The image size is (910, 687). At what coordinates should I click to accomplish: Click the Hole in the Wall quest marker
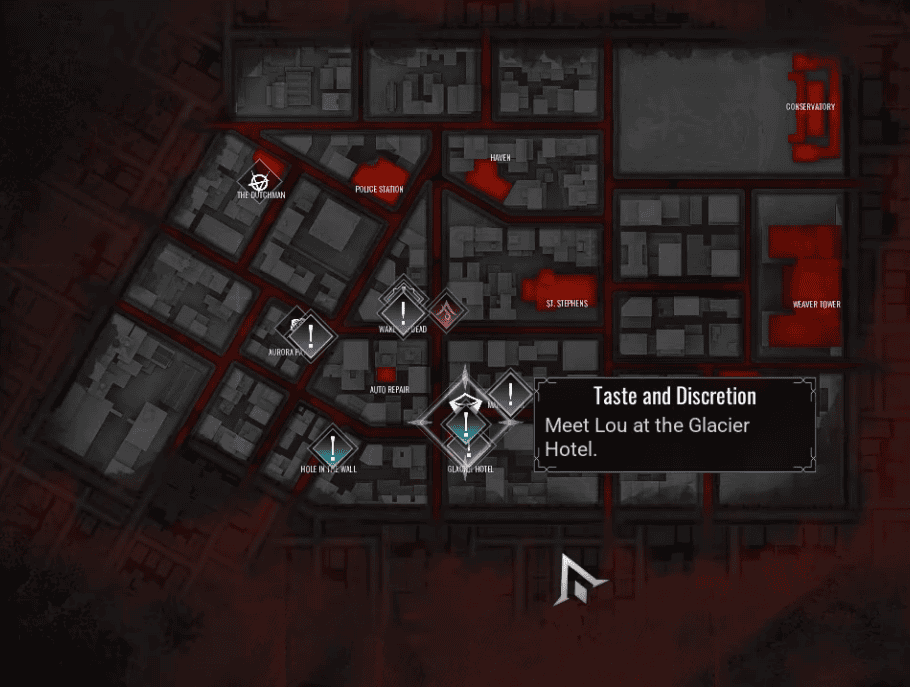coord(332,449)
